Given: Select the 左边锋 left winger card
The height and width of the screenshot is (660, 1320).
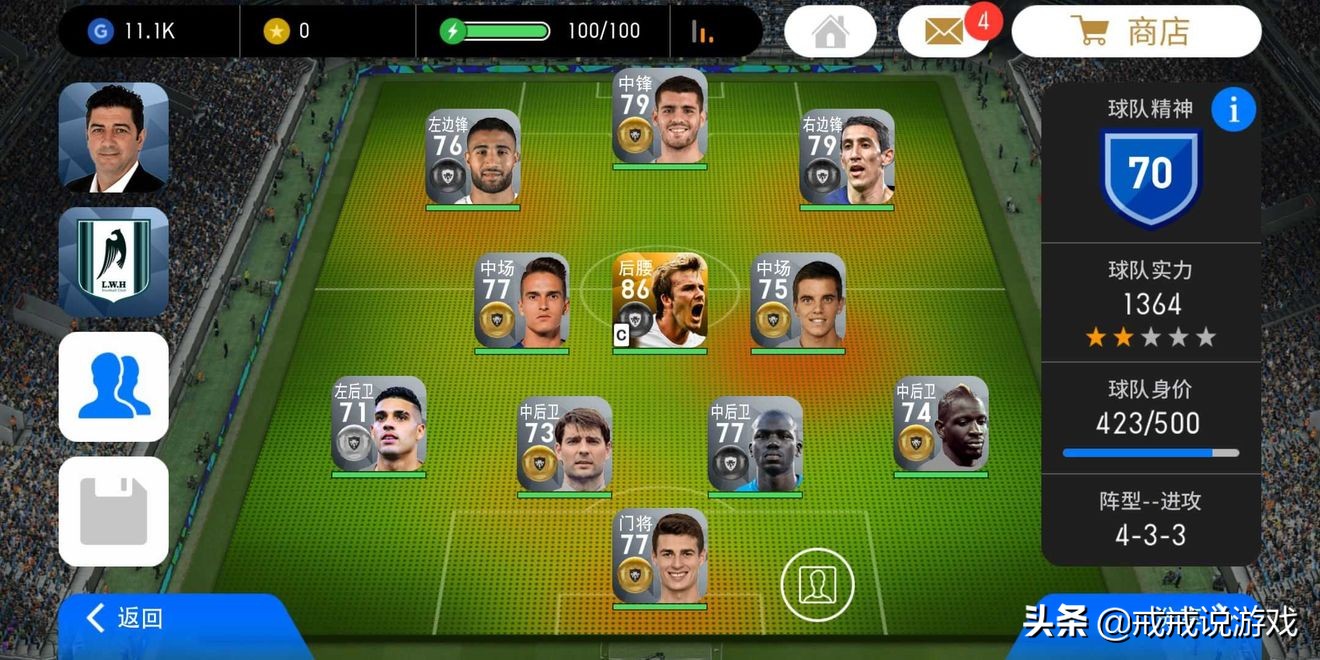Looking at the screenshot, I should click(x=473, y=158).
